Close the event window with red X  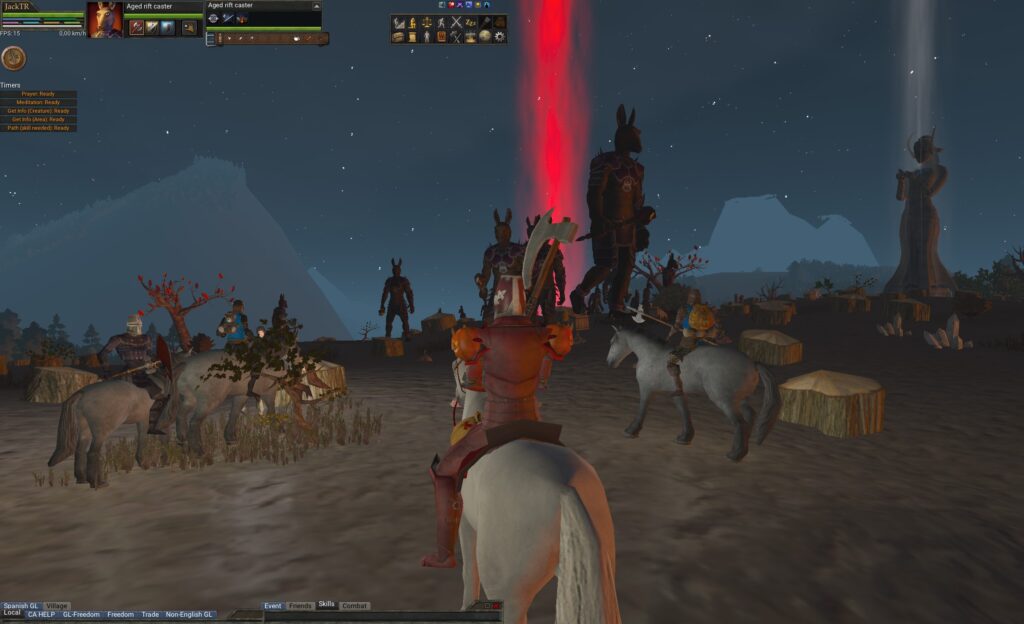point(497,606)
